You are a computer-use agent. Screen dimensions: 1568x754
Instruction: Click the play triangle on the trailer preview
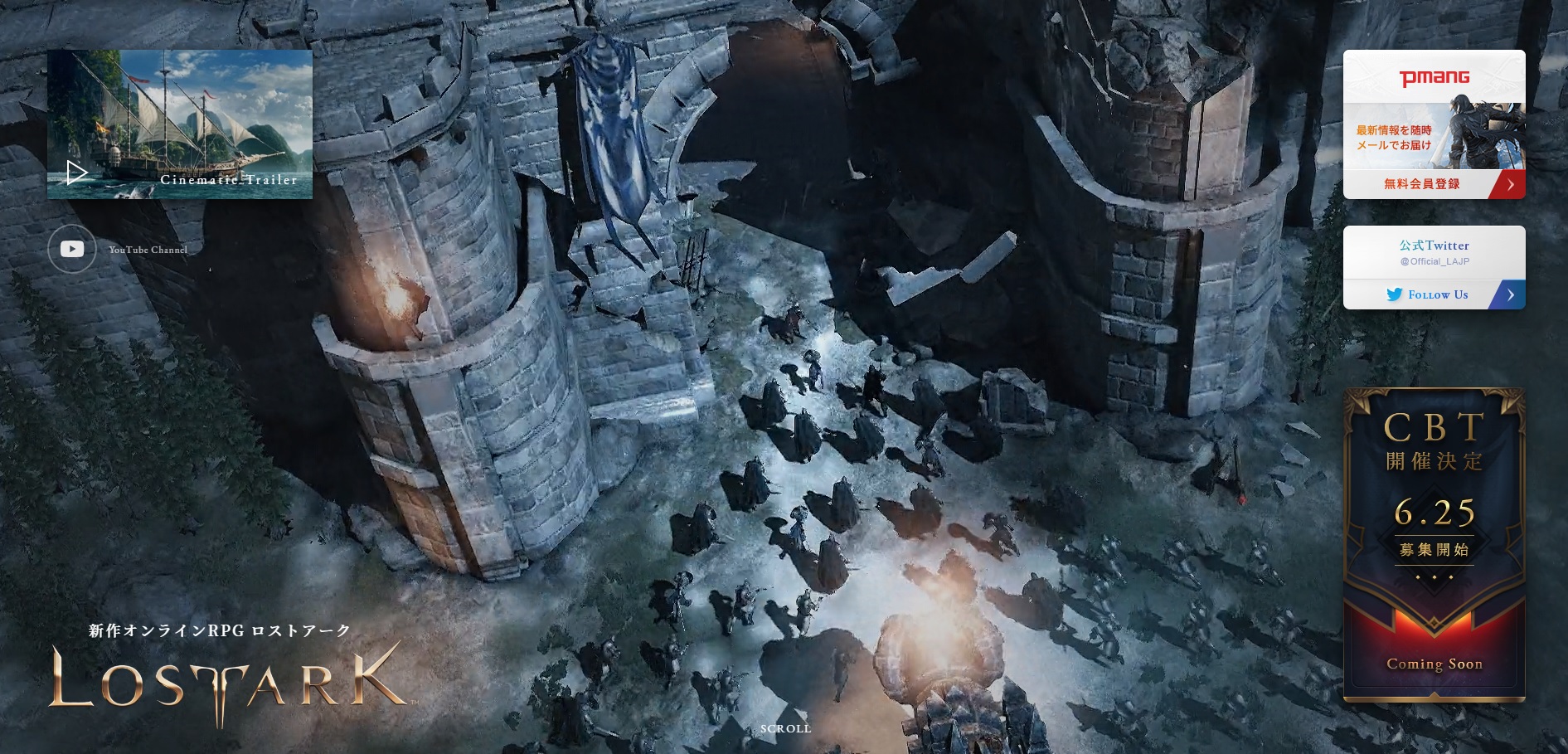pyautogui.click(x=79, y=172)
